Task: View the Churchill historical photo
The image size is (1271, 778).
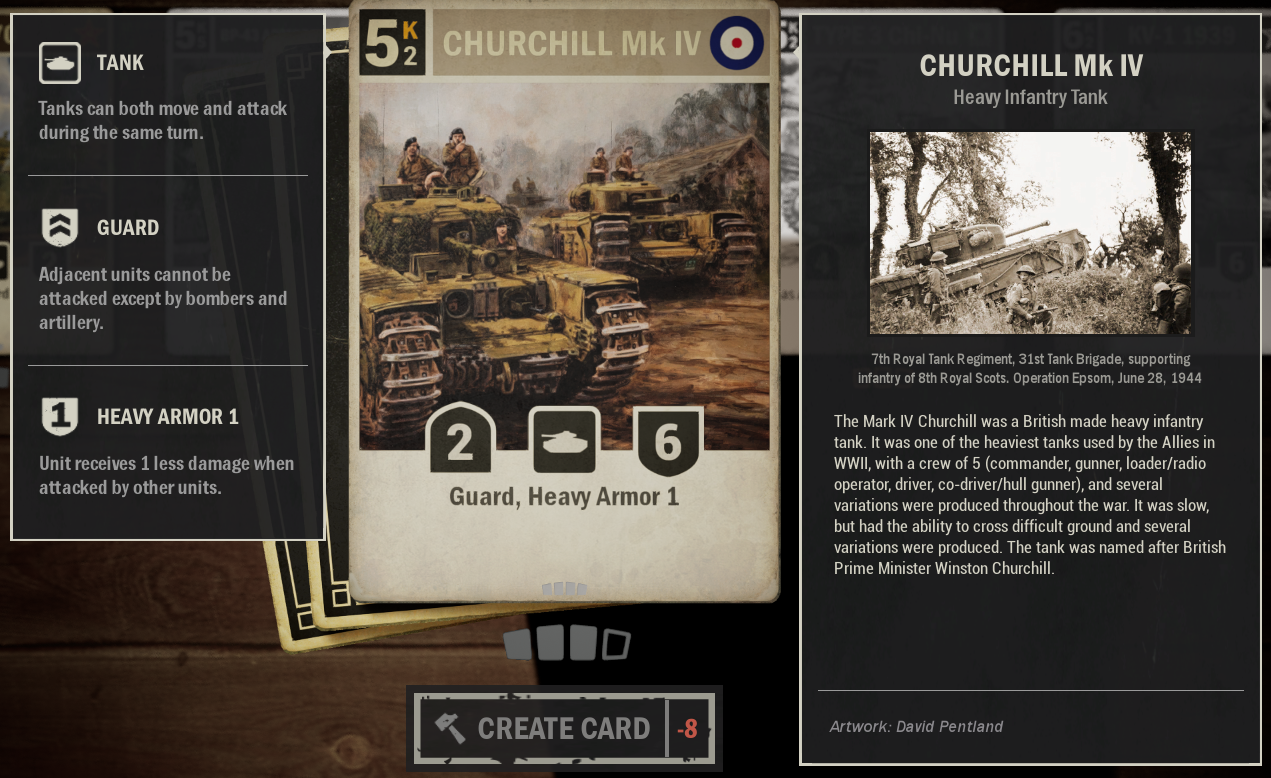Action: pos(1030,233)
